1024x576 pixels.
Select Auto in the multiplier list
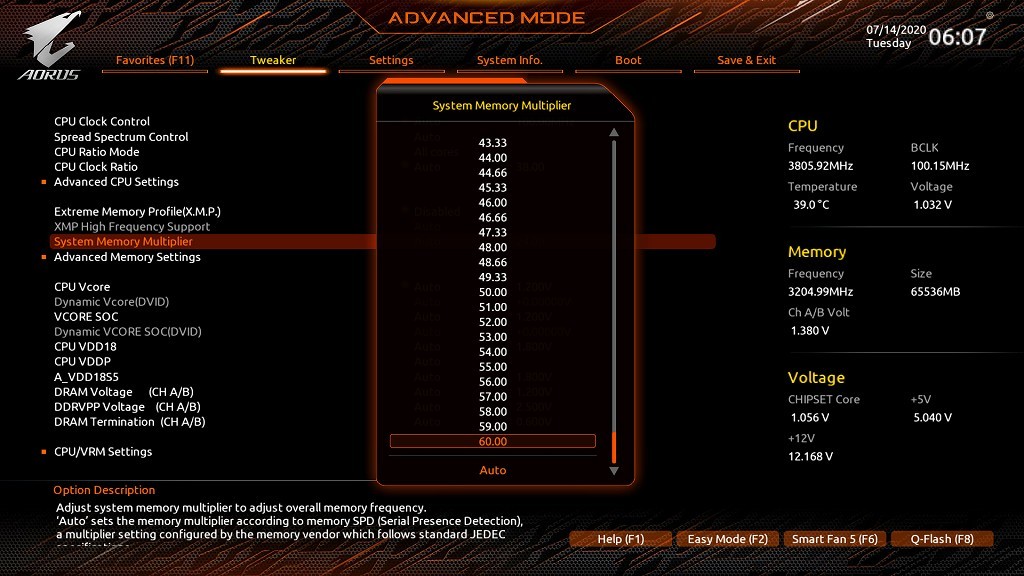pos(493,470)
